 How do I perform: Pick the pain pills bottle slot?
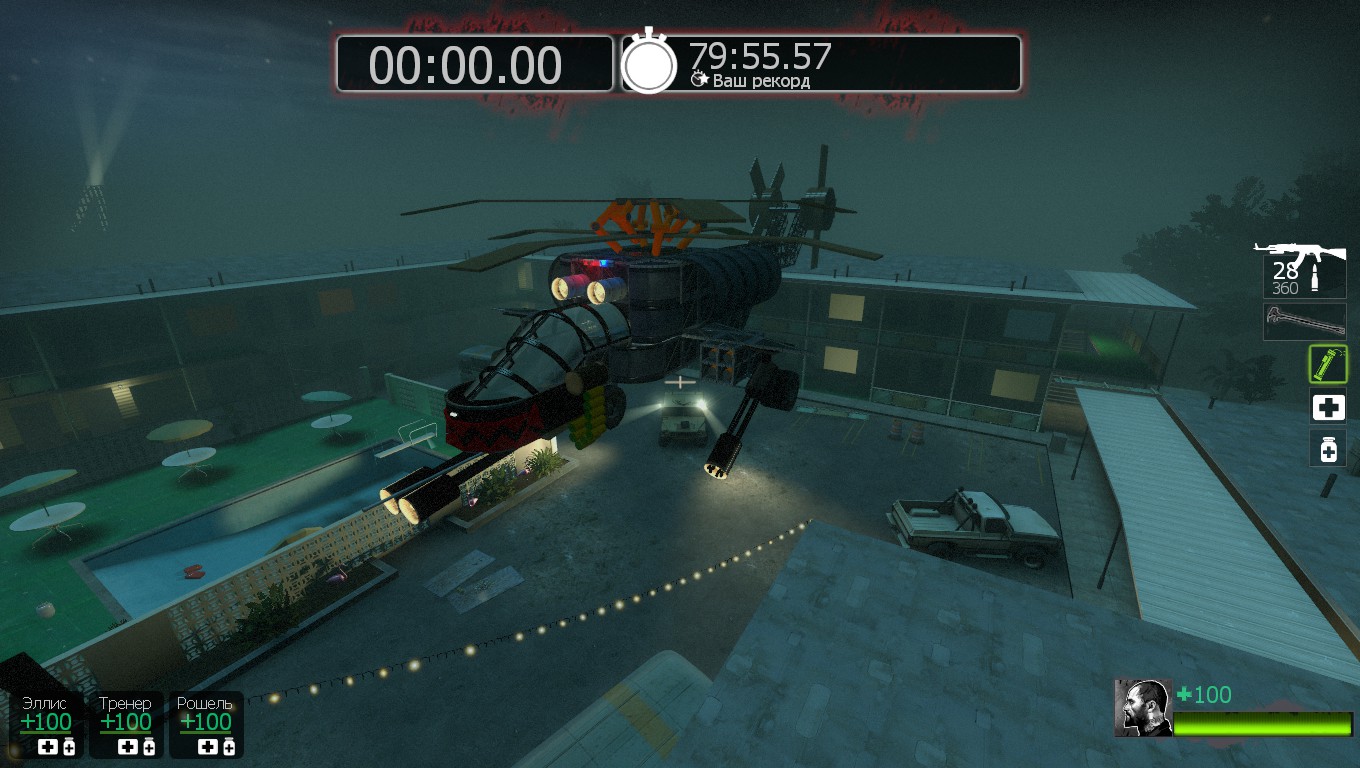click(x=1328, y=449)
